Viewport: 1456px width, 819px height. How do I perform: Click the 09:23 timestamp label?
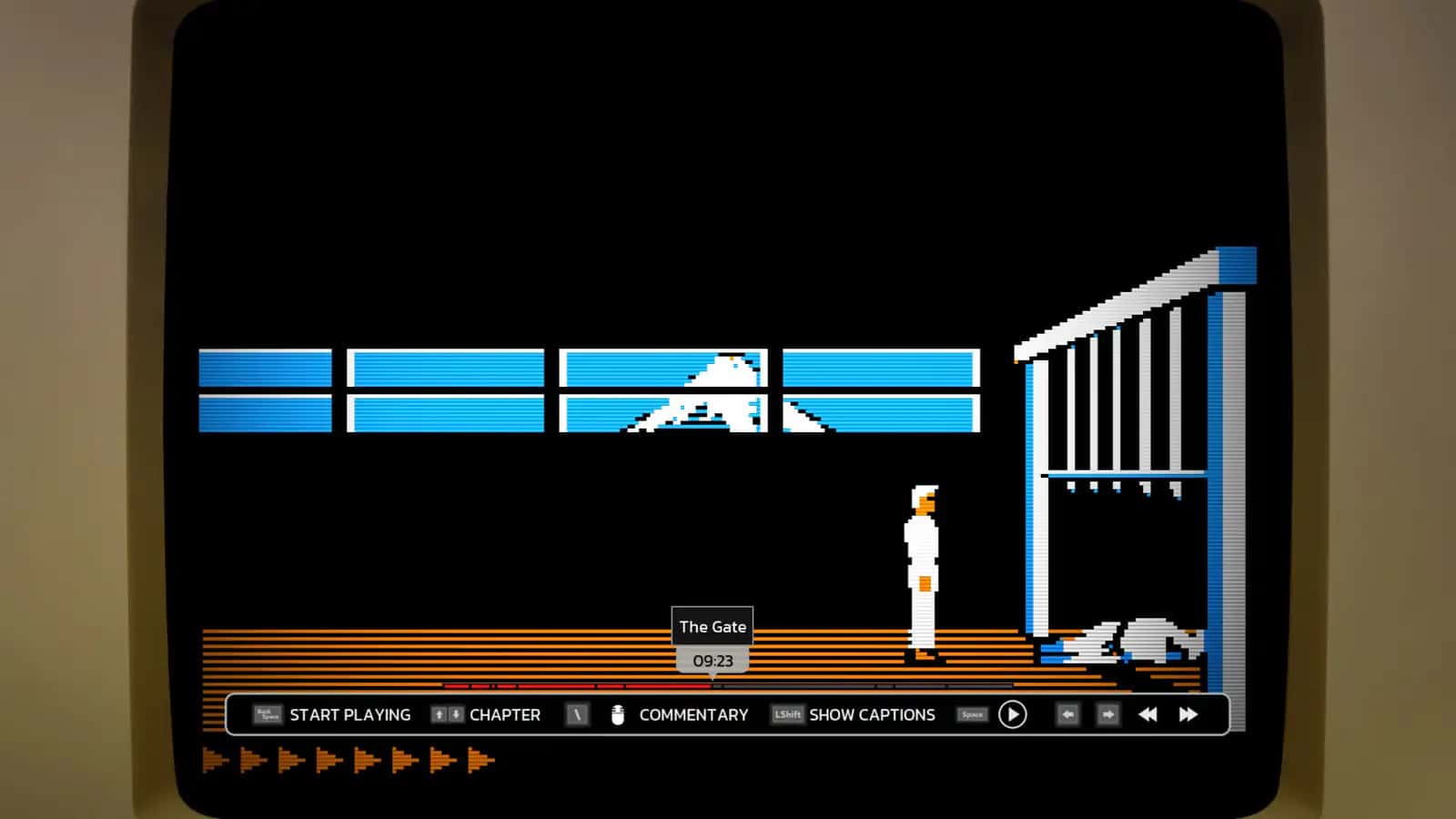coord(713,662)
